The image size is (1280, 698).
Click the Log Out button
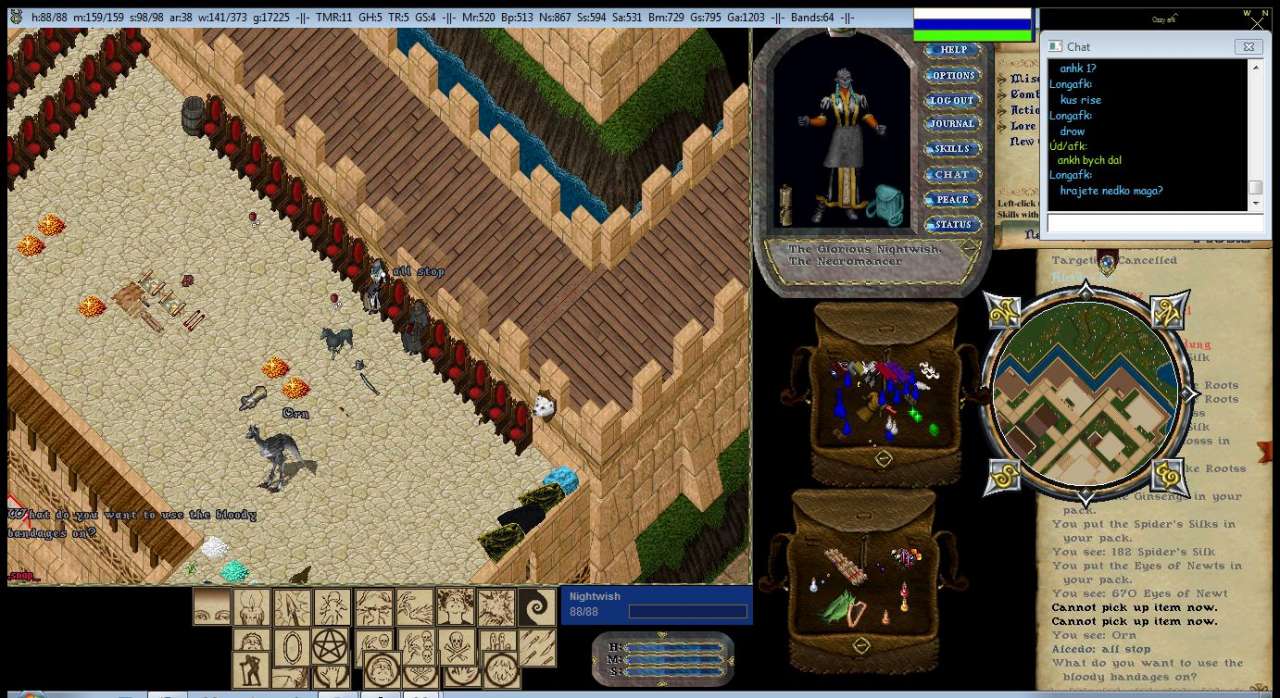(x=952, y=100)
